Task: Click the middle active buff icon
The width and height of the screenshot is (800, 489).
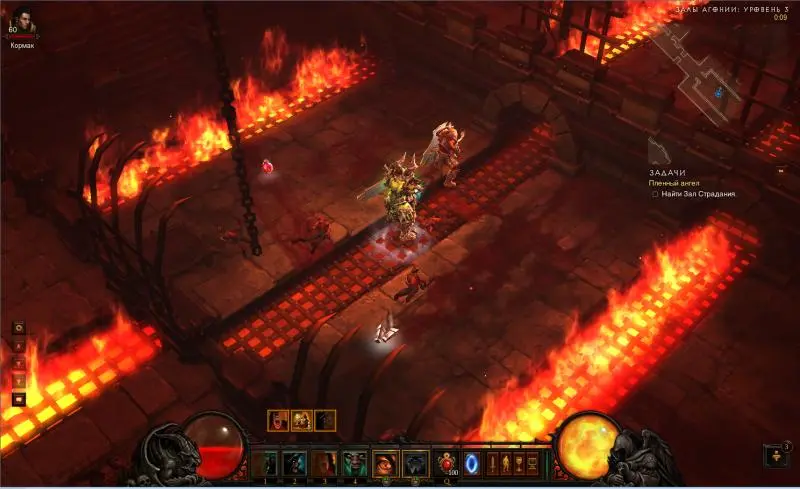Action: [x=301, y=421]
